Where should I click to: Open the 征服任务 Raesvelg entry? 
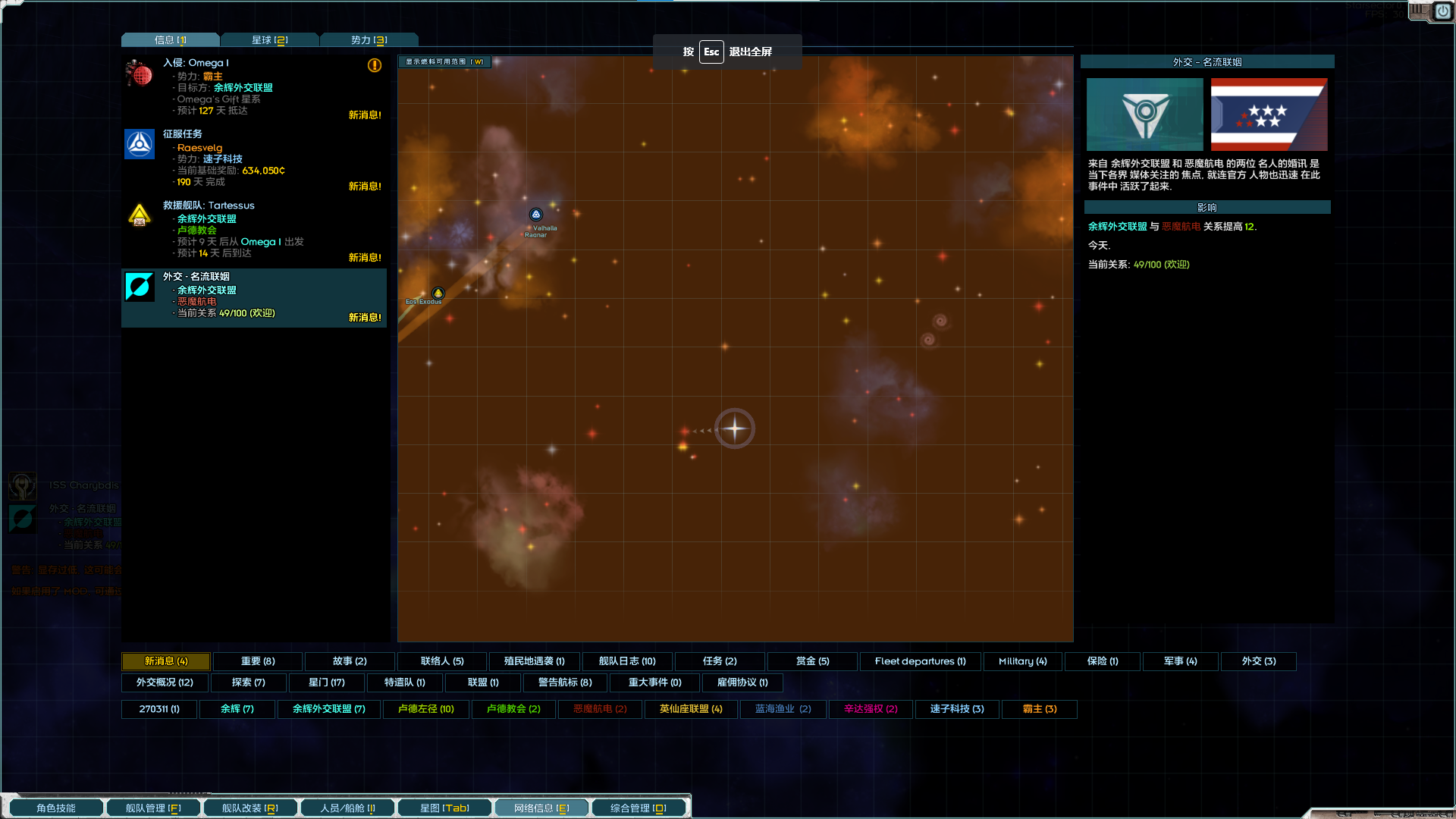point(253,158)
